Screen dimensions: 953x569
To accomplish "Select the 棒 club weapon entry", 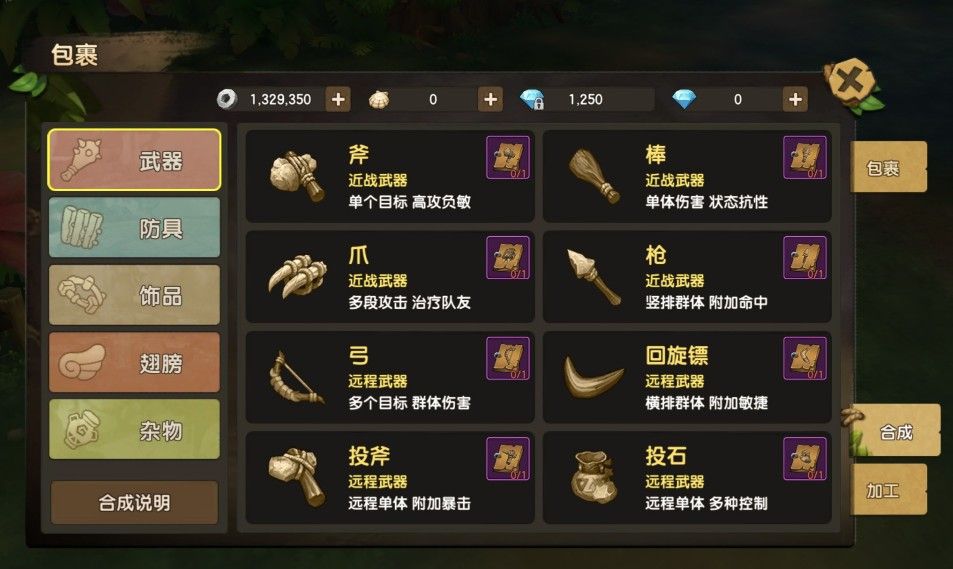I will (x=686, y=176).
